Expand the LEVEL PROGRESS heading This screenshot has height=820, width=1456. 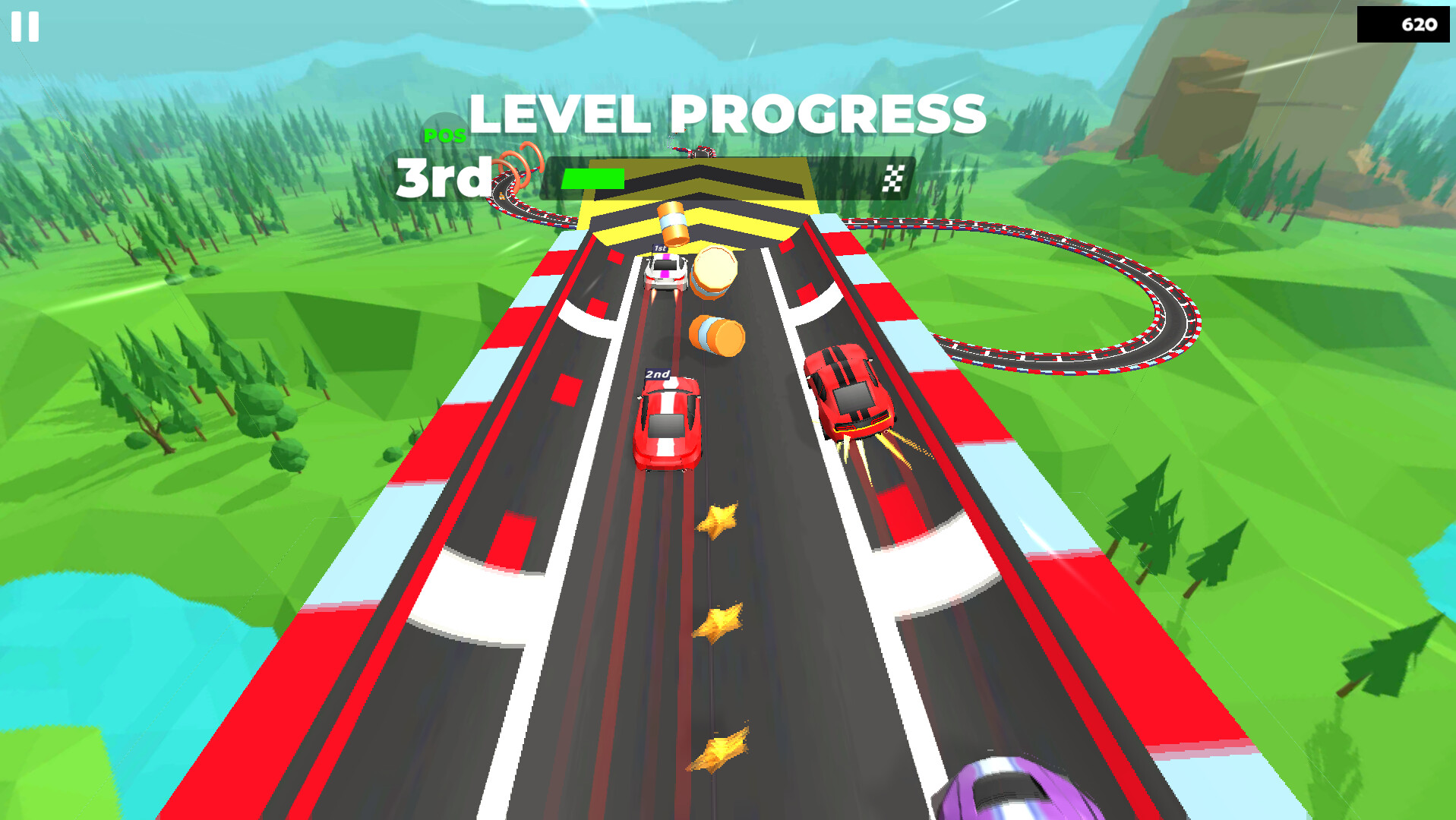pyautogui.click(x=727, y=114)
